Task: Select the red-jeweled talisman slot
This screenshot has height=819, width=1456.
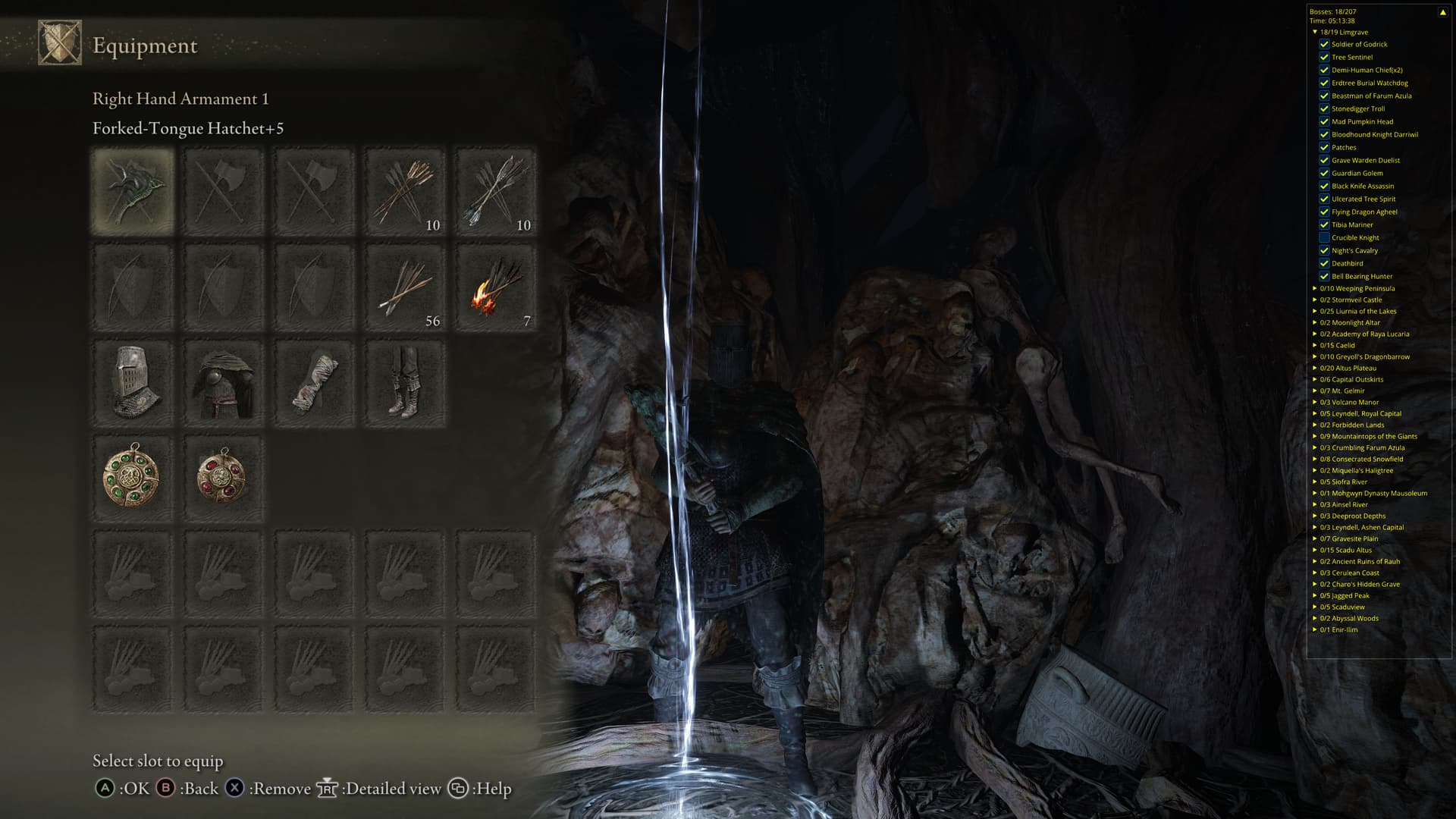Action: point(224,479)
